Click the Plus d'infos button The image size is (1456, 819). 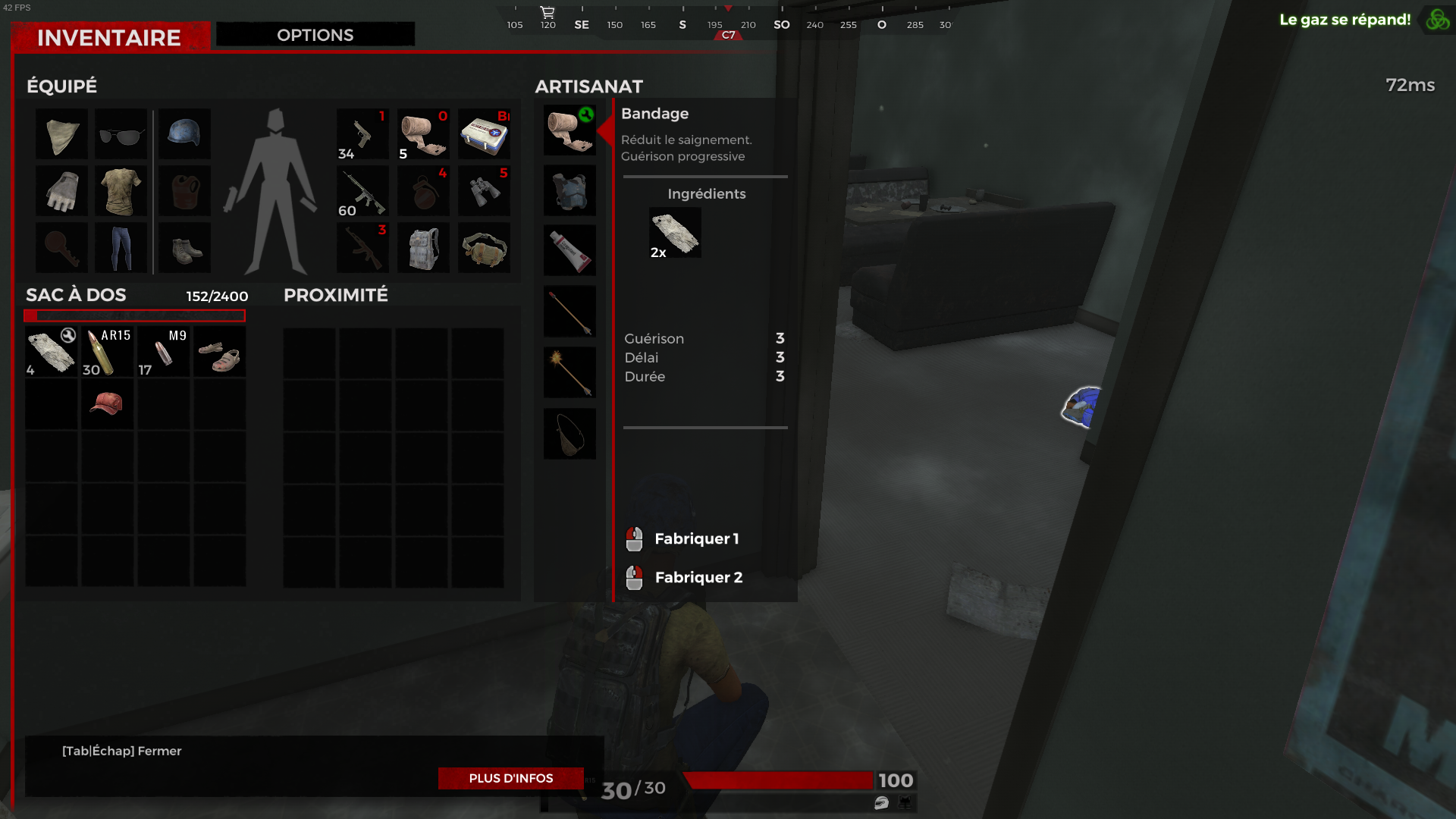[510, 778]
